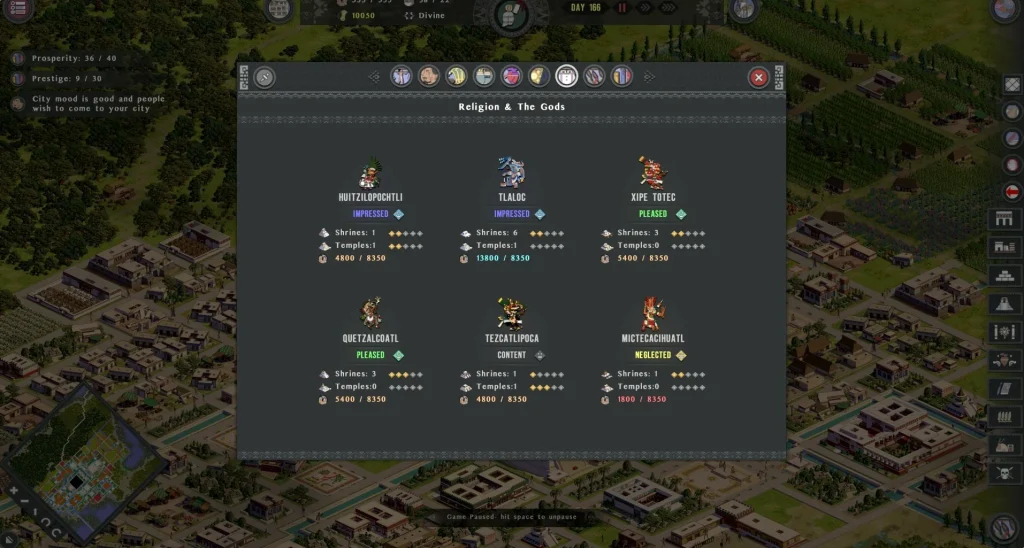Viewport: 1024px width, 548px height.
Task: Pick the Quetzalcoatl god portrait
Action: point(371,314)
